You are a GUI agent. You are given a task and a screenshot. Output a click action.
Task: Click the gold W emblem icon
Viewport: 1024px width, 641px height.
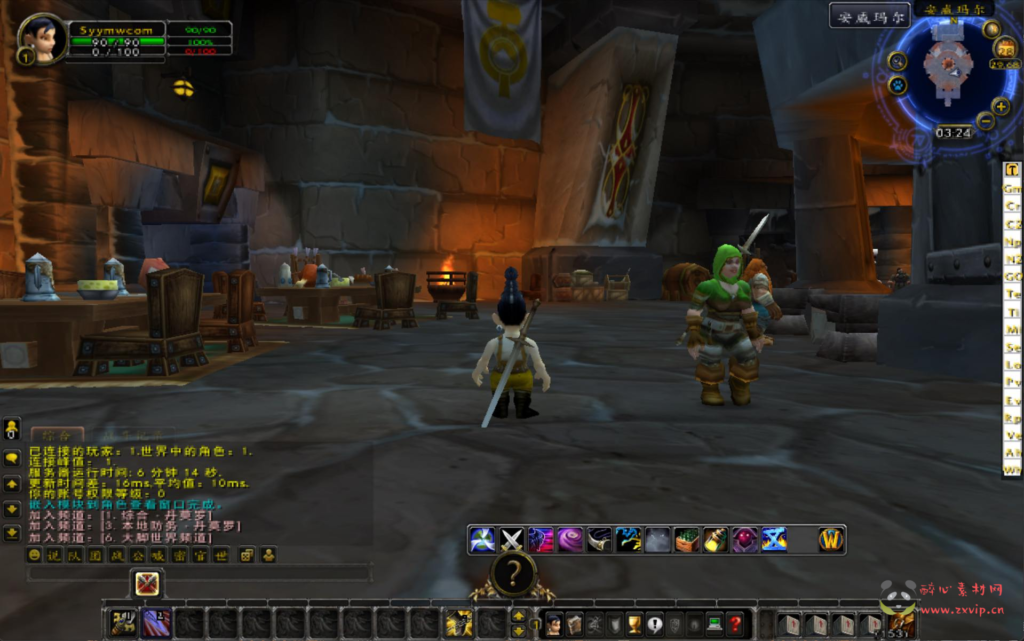coord(831,540)
